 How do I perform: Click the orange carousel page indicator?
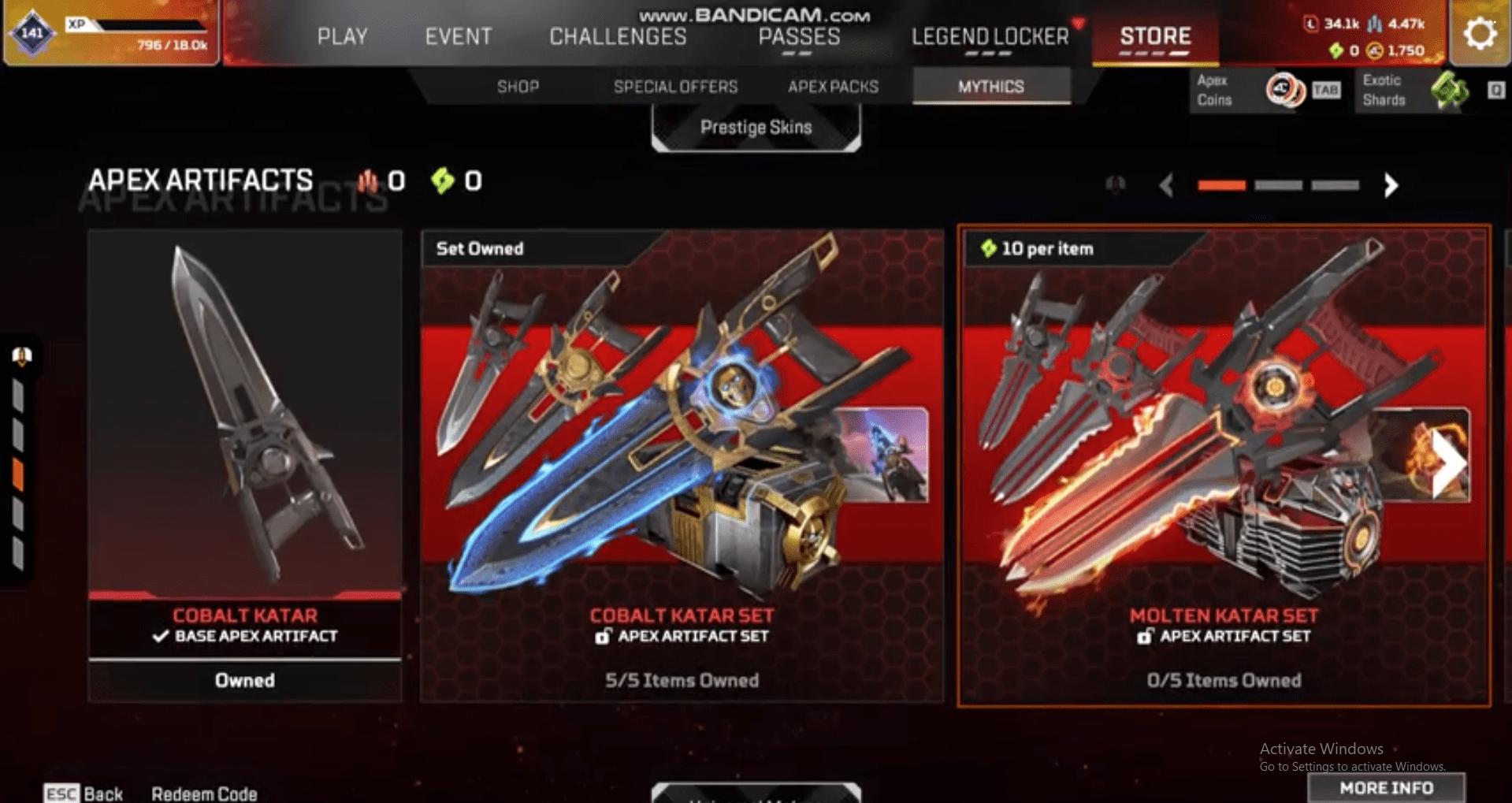click(1222, 186)
